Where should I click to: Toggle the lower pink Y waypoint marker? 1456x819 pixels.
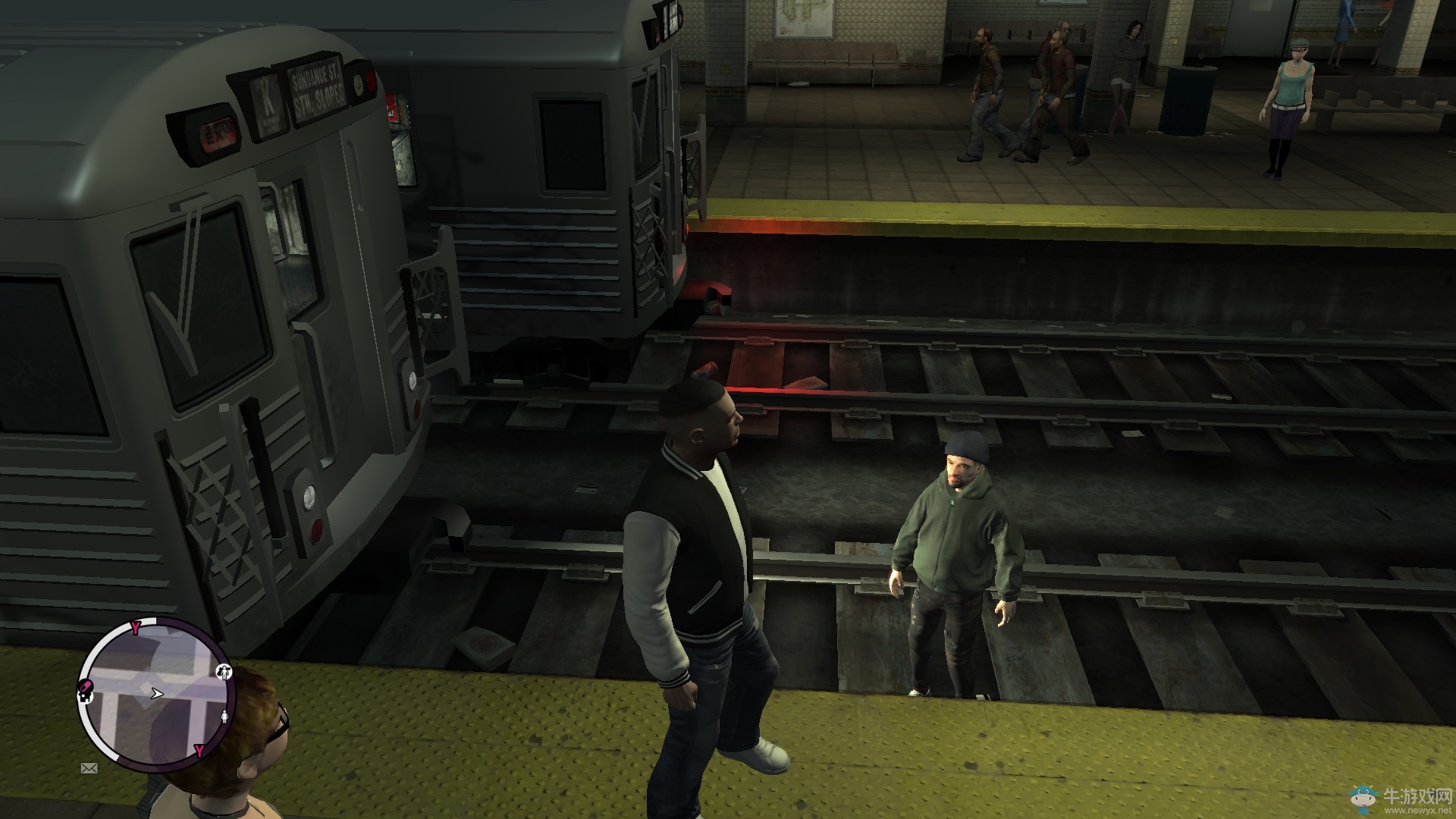point(199,751)
